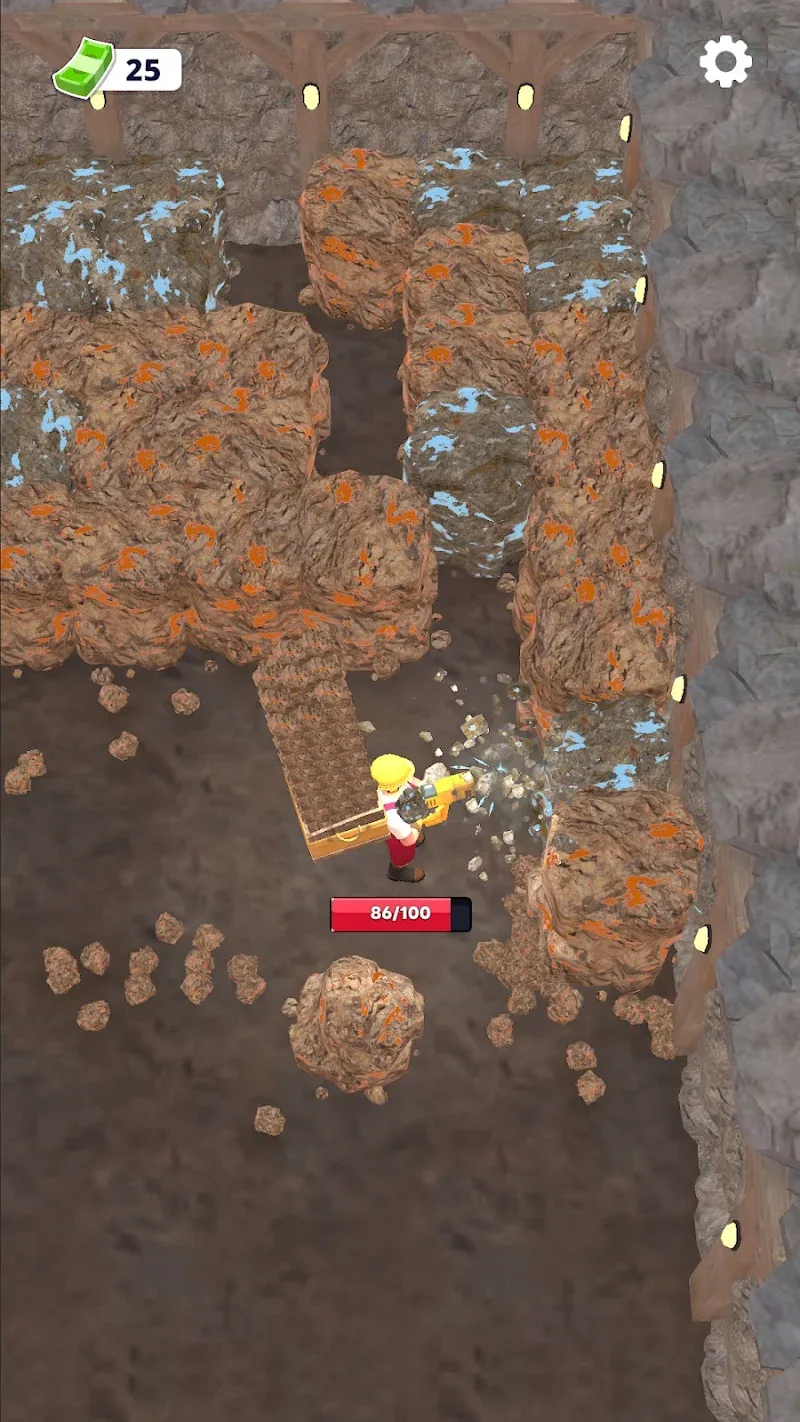Open settings with the gear icon

[x=725, y=62]
